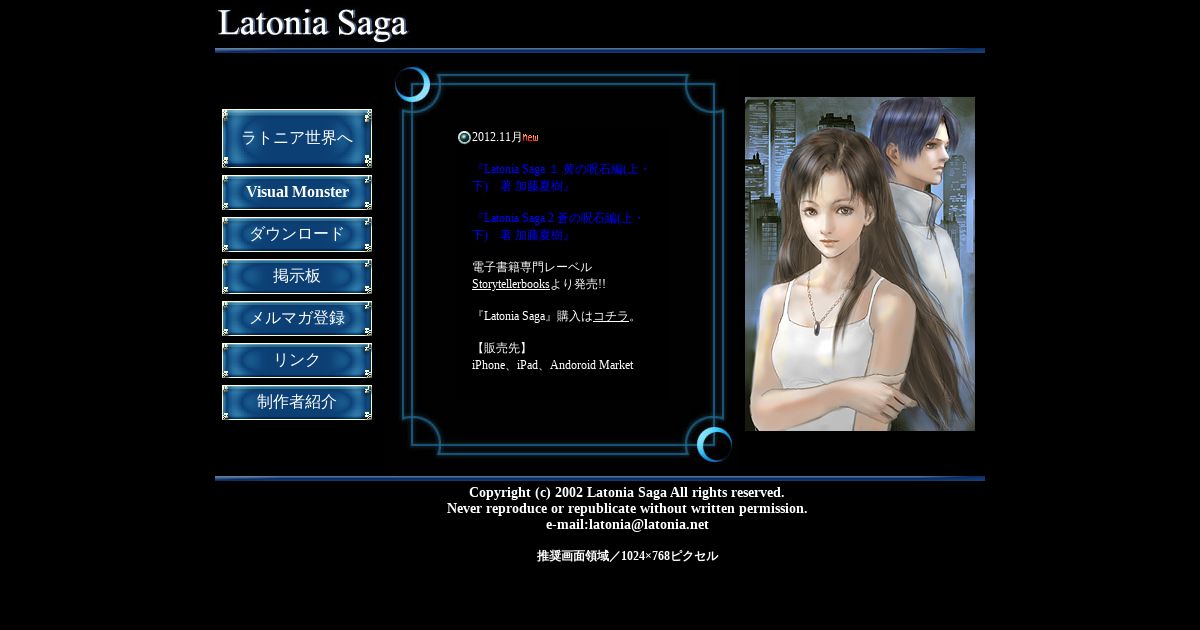This screenshot has height=630, width=1200.
Task: Open the リンク page
Action: (x=297, y=360)
